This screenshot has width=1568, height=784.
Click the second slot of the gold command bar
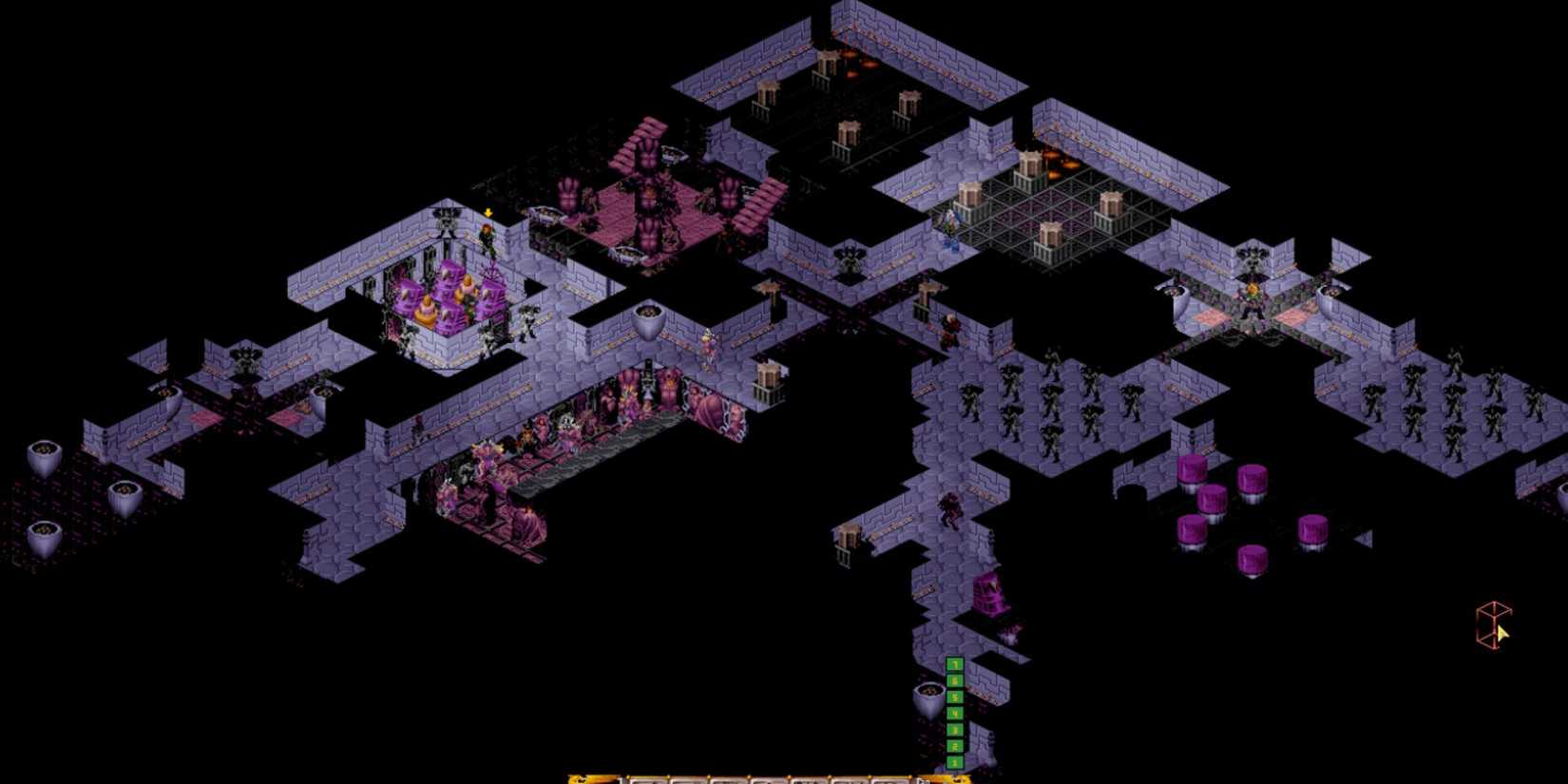tap(689, 777)
